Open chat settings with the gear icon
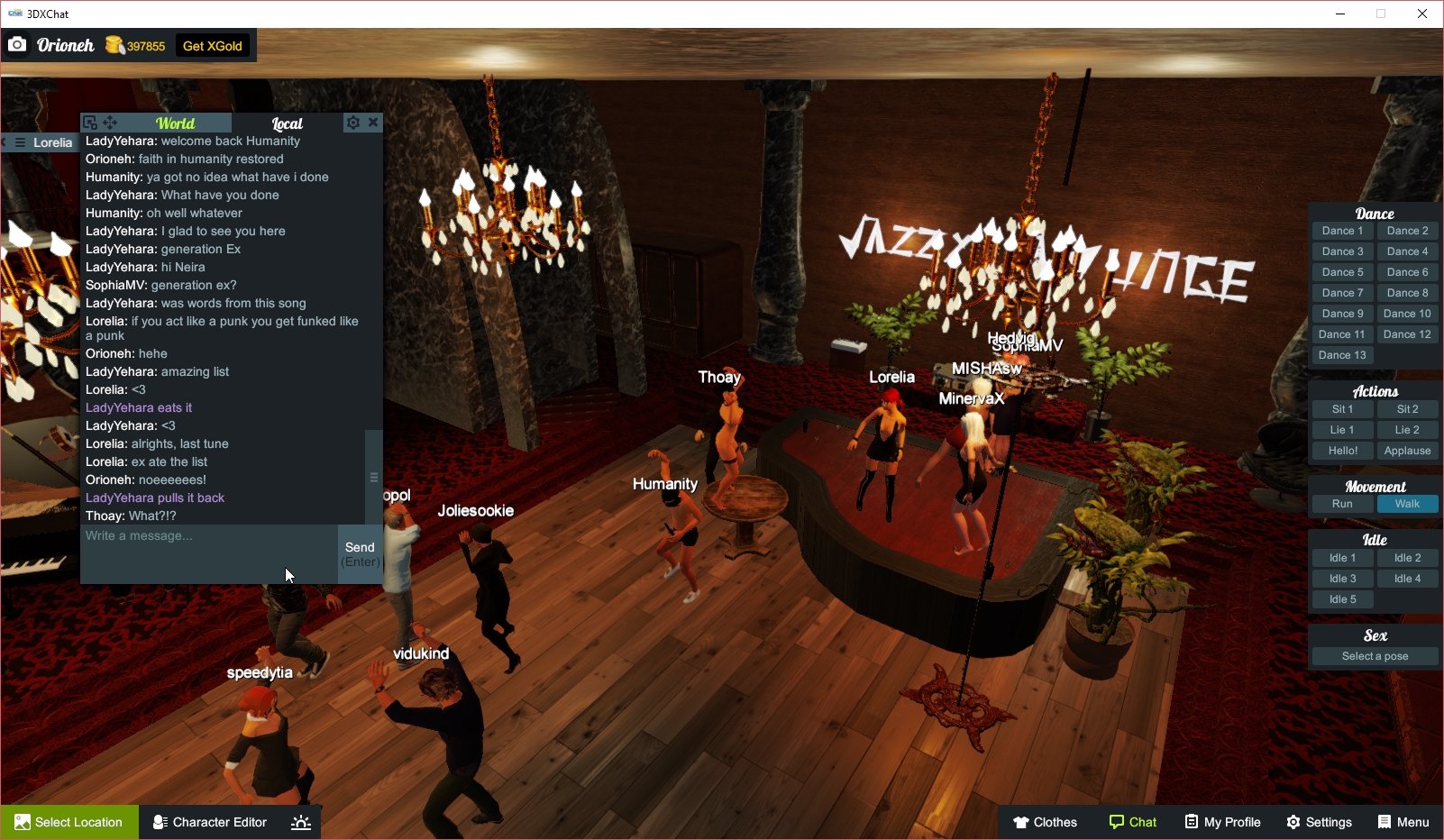This screenshot has width=1444, height=840. click(353, 123)
